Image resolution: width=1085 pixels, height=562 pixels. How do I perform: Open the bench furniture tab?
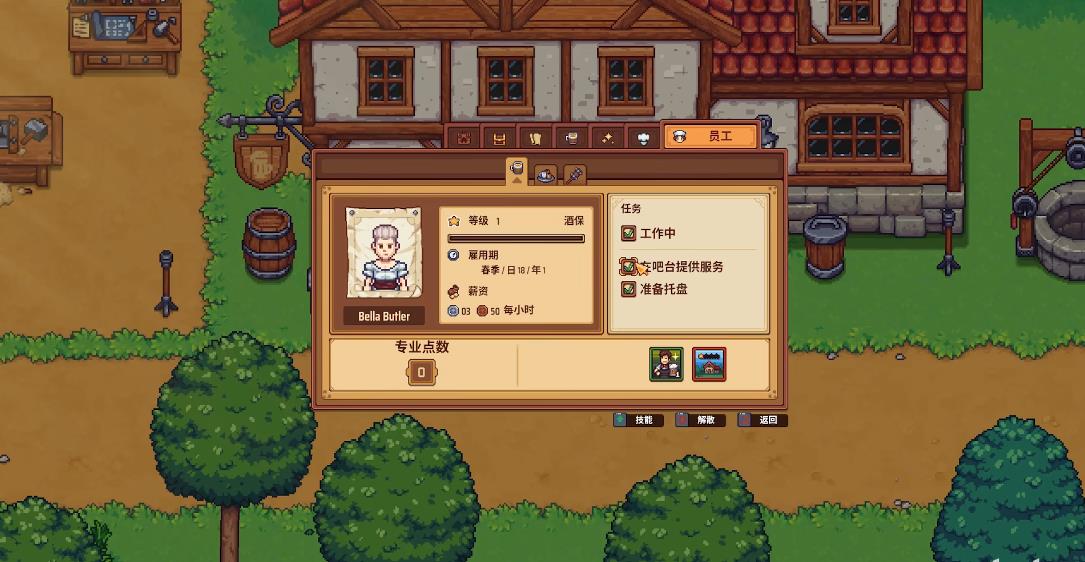click(x=499, y=137)
